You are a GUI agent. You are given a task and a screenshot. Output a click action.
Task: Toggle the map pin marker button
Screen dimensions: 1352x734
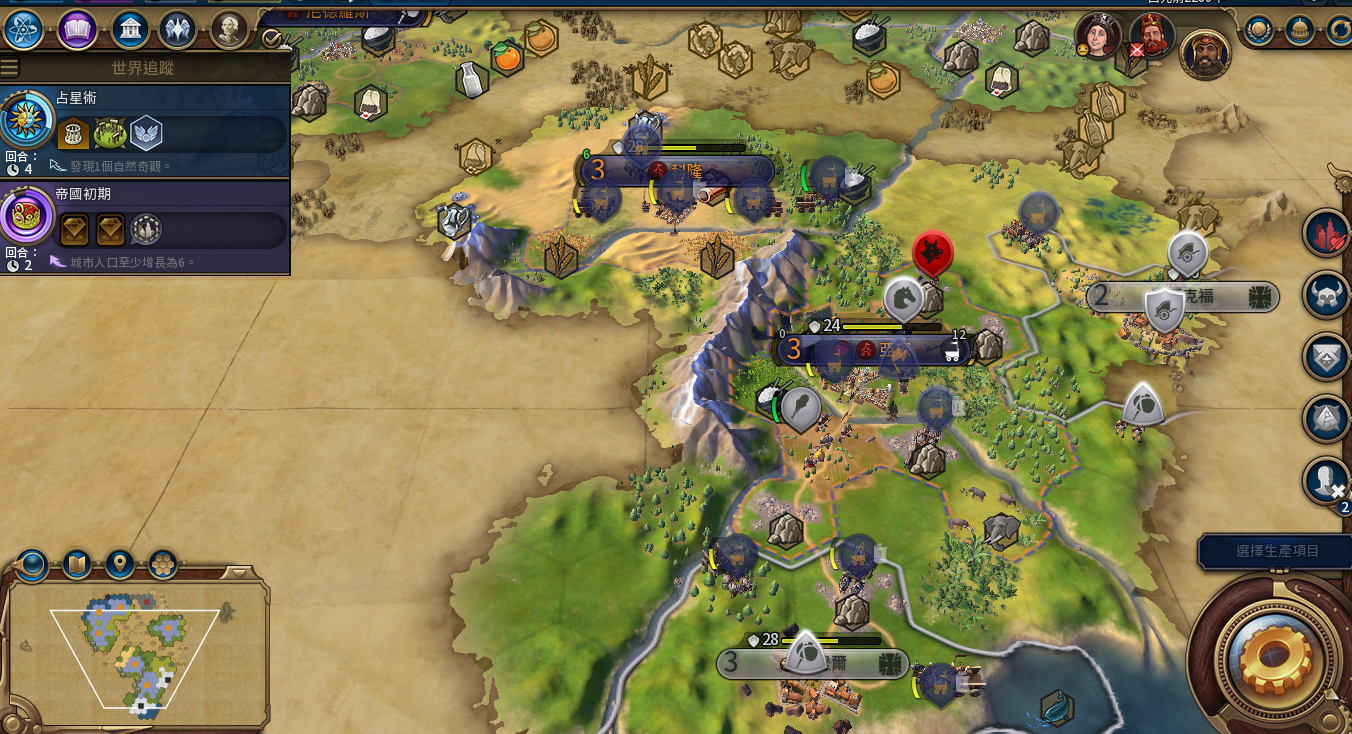(120, 565)
